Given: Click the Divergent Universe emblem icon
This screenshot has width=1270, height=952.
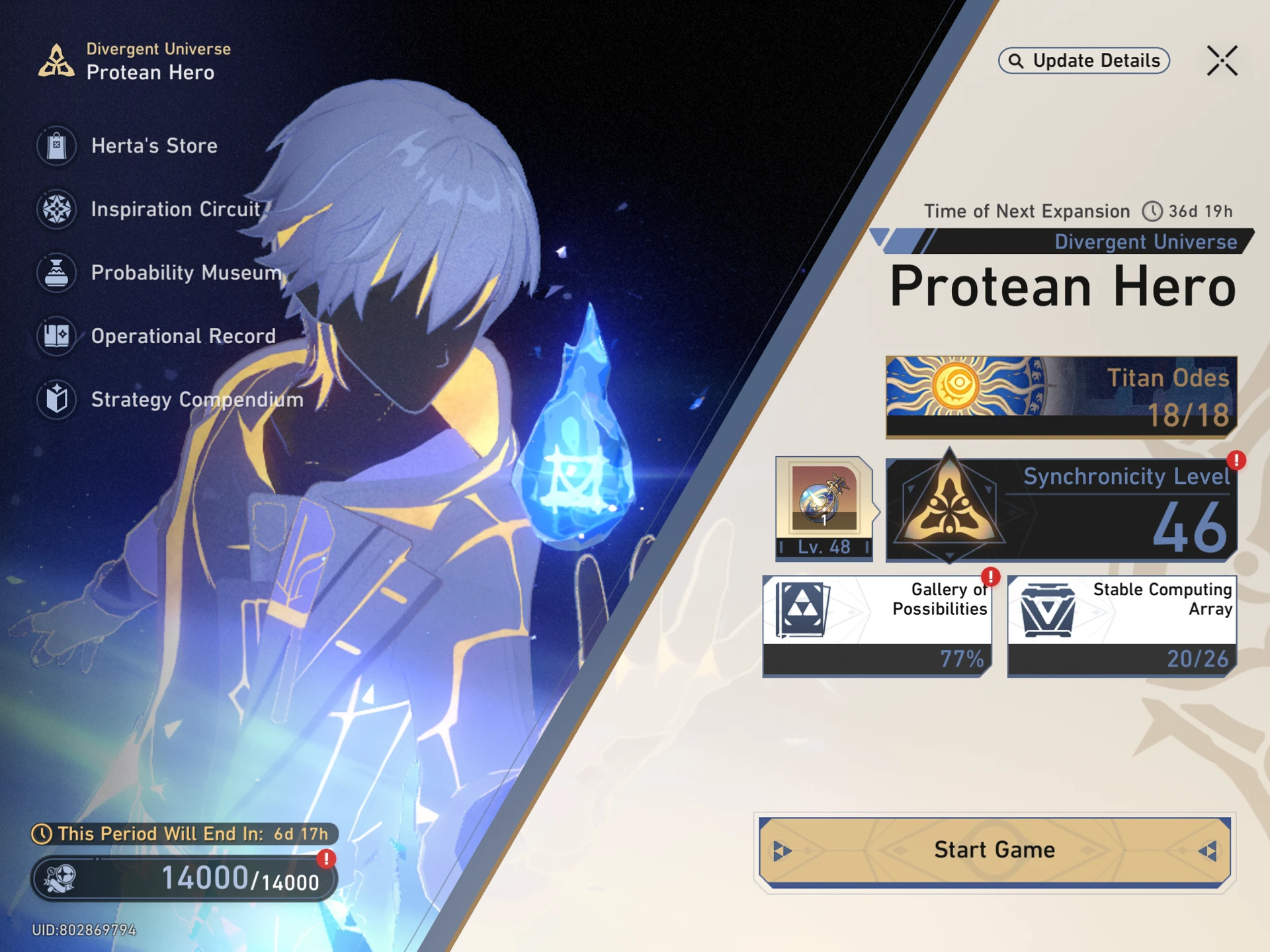Looking at the screenshot, I should (56, 61).
